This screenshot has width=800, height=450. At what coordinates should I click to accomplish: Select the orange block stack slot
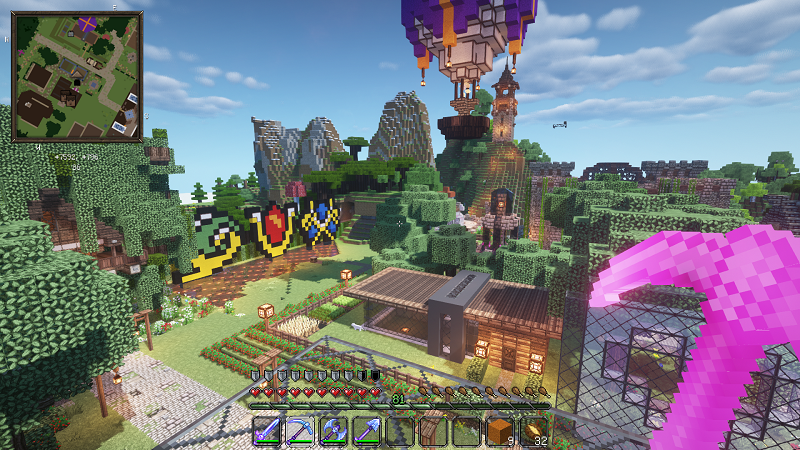(x=499, y=431)
